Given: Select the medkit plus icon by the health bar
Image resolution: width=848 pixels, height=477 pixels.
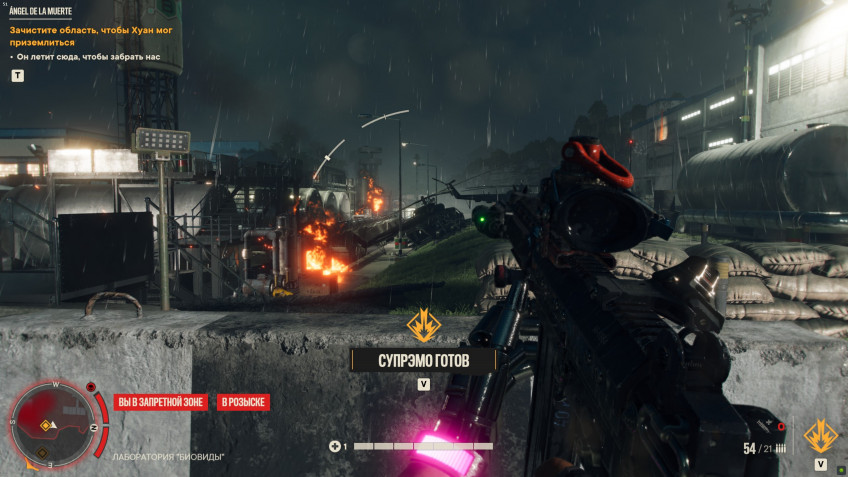Looking at the screenshot, I should coord(335,446).
